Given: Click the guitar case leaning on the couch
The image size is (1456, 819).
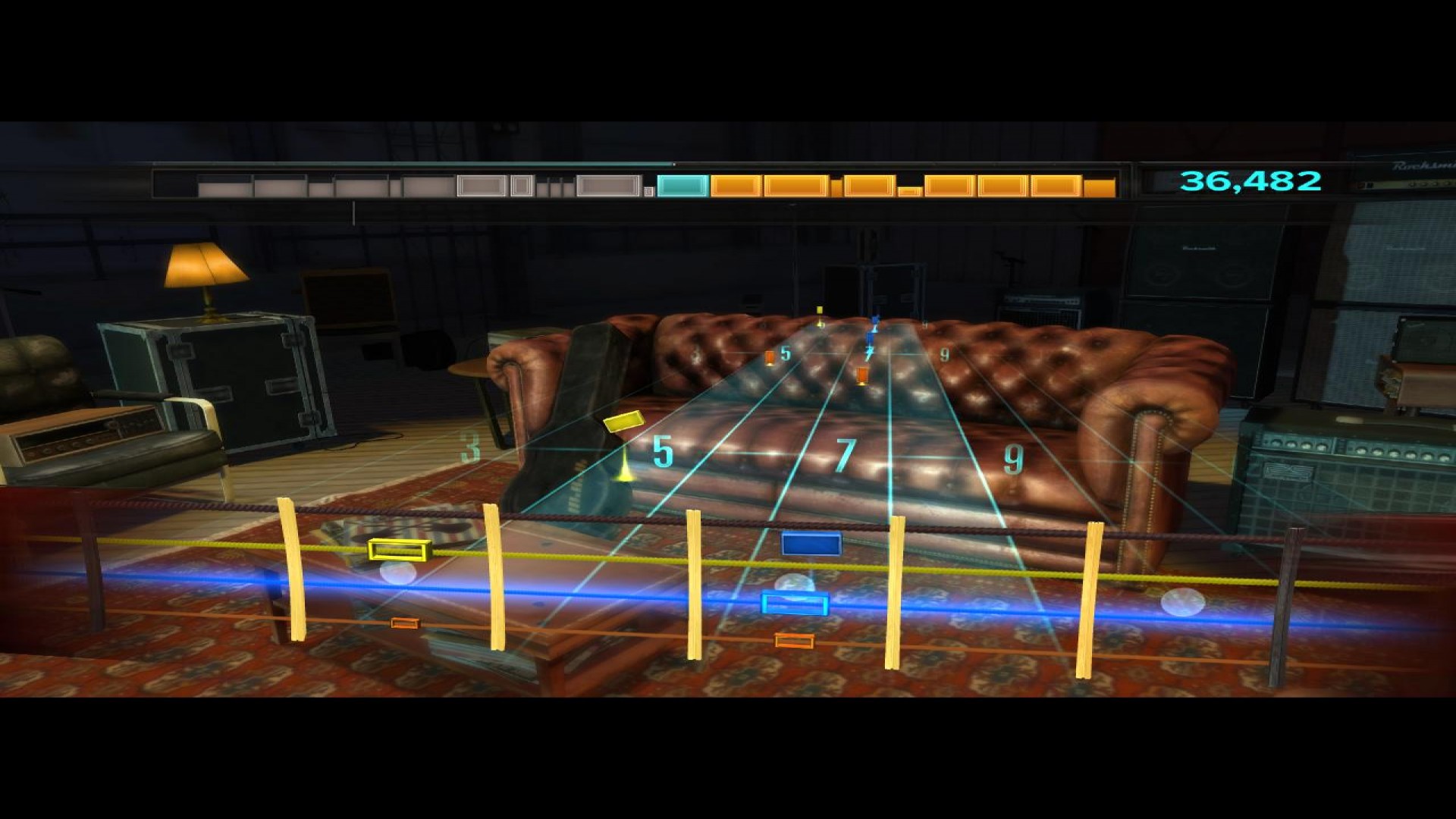Looking at the screenshot, I should click(576, 417).
